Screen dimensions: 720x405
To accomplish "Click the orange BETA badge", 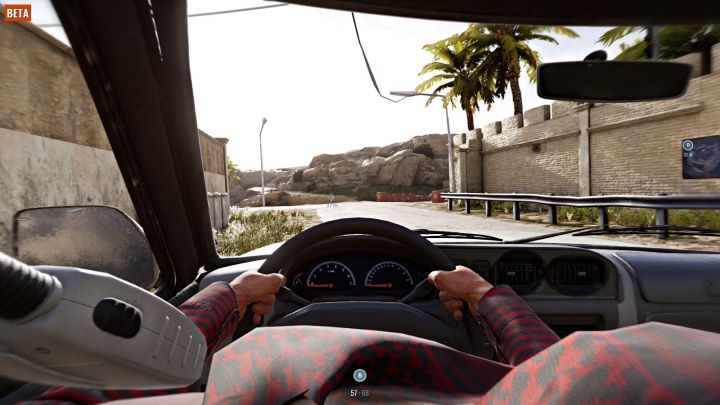I will tap(17, 13).
